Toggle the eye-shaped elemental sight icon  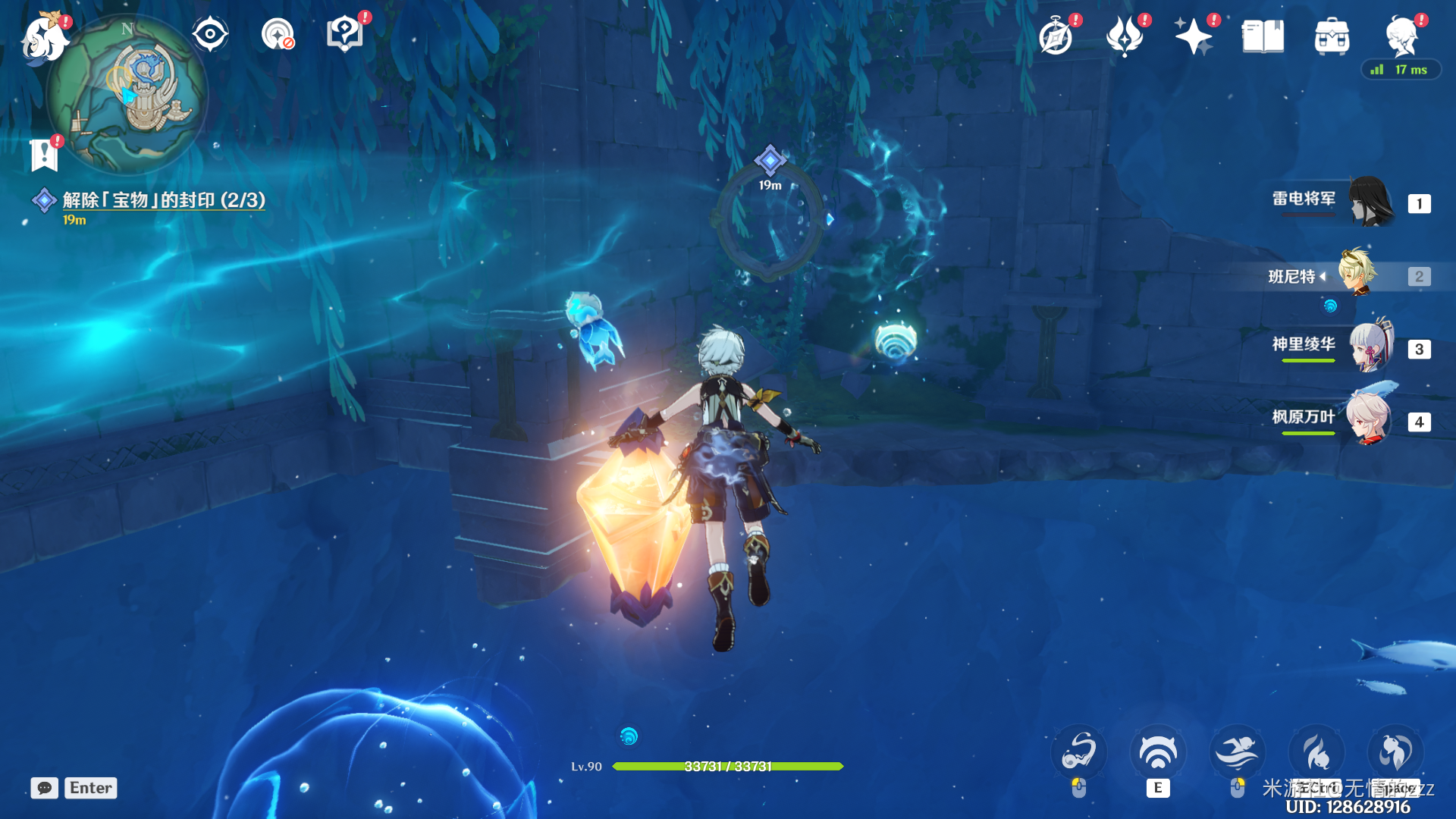[210, 34]
